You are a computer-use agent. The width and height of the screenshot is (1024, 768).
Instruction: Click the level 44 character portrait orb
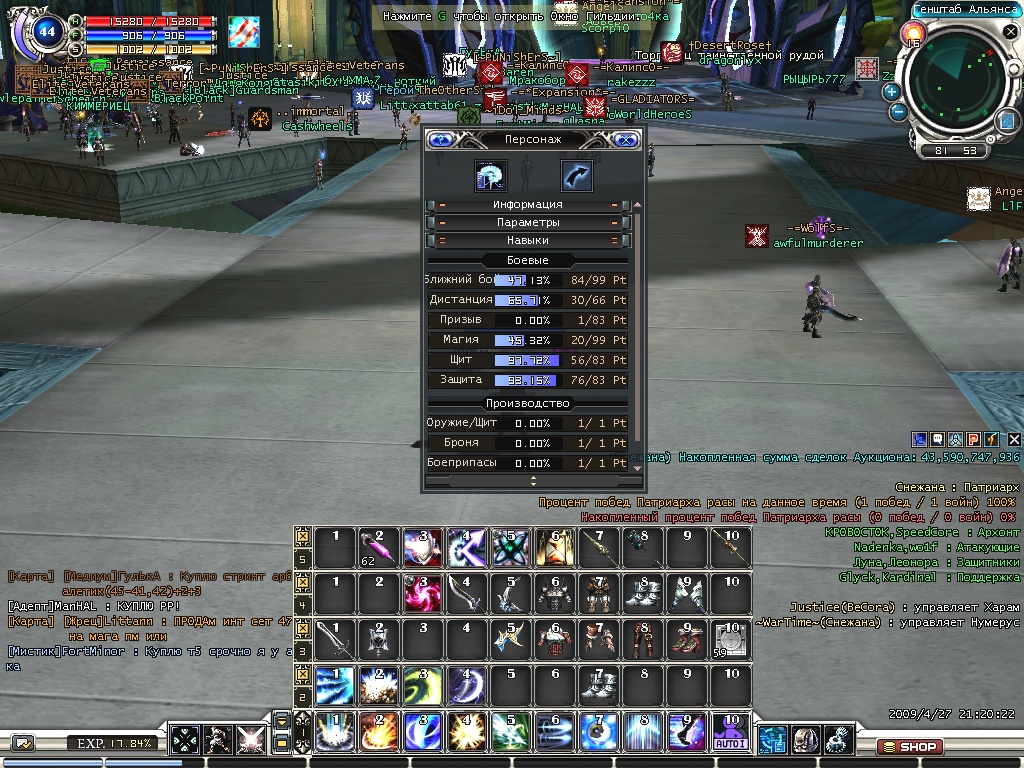46,32
